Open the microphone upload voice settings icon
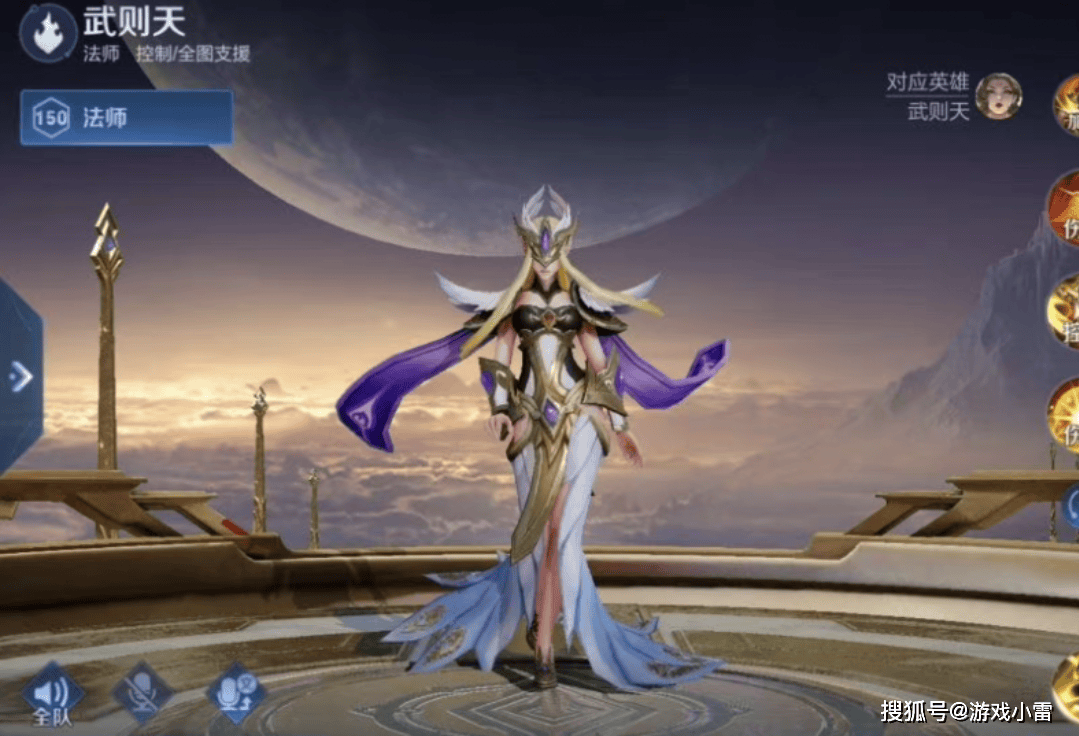Screen dimensions: 1079x736 tap(236, 692)
